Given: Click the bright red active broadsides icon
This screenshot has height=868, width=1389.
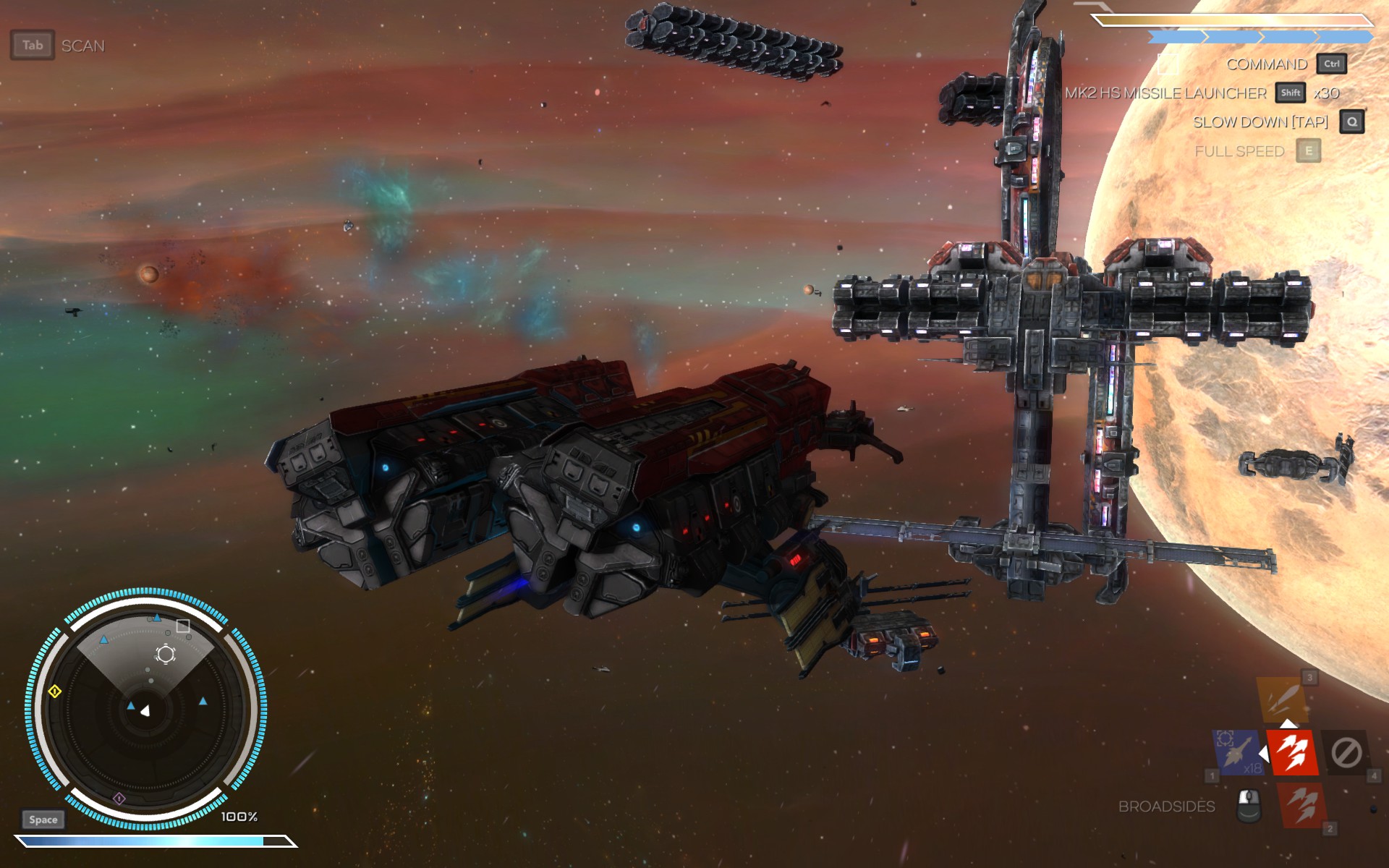Looking at the screenshot, I should pyautogui.click(x=1292, y=752).
